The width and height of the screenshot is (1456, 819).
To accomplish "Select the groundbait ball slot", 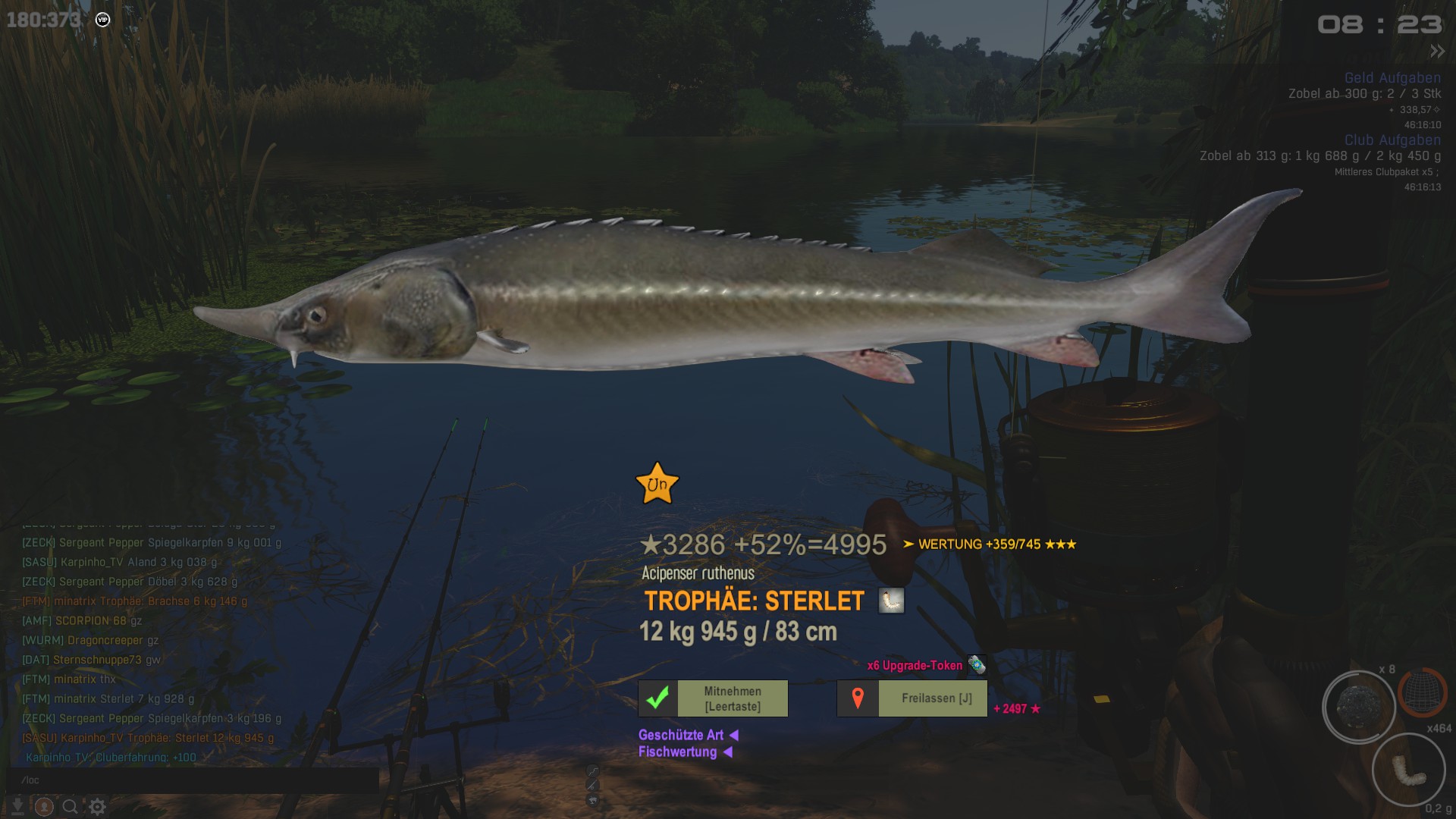I will point(1359,707).
